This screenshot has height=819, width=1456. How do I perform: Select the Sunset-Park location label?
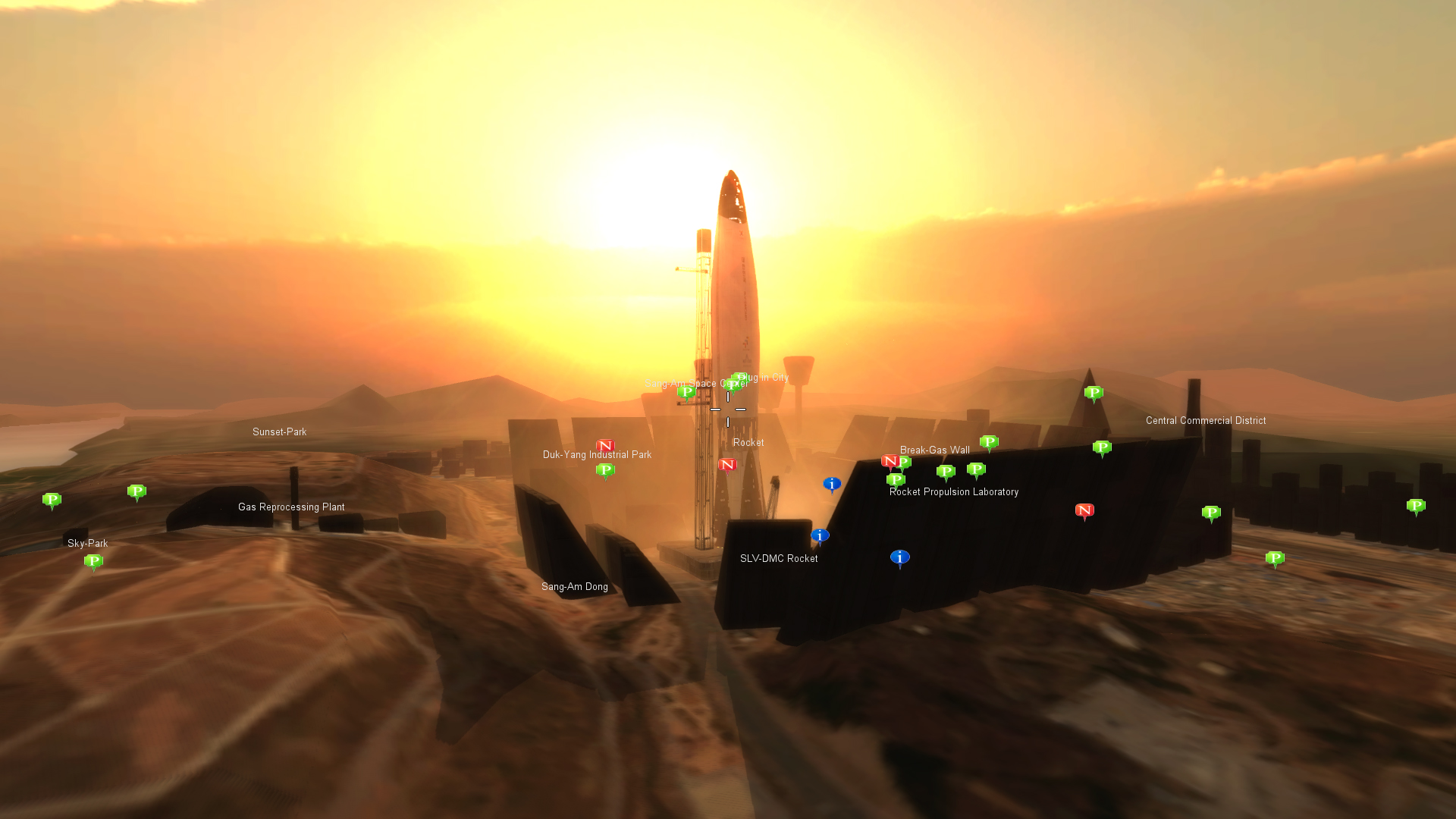tap(279, 432)
